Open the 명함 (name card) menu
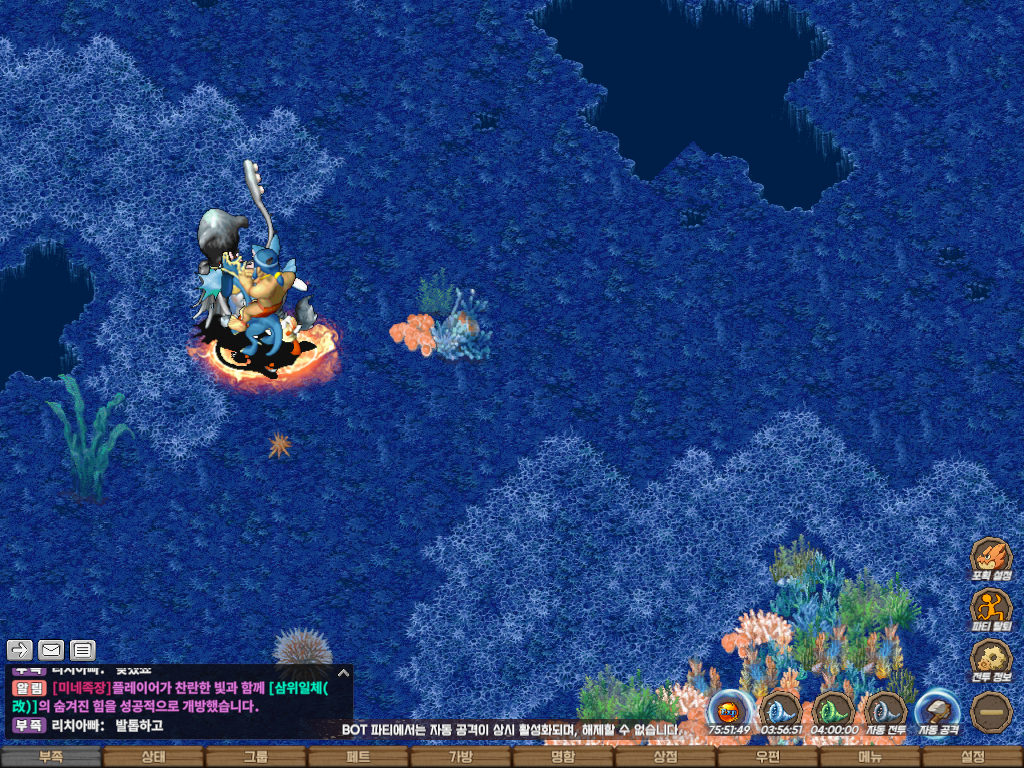This screenshot has width=1024, height=768. 563,757
